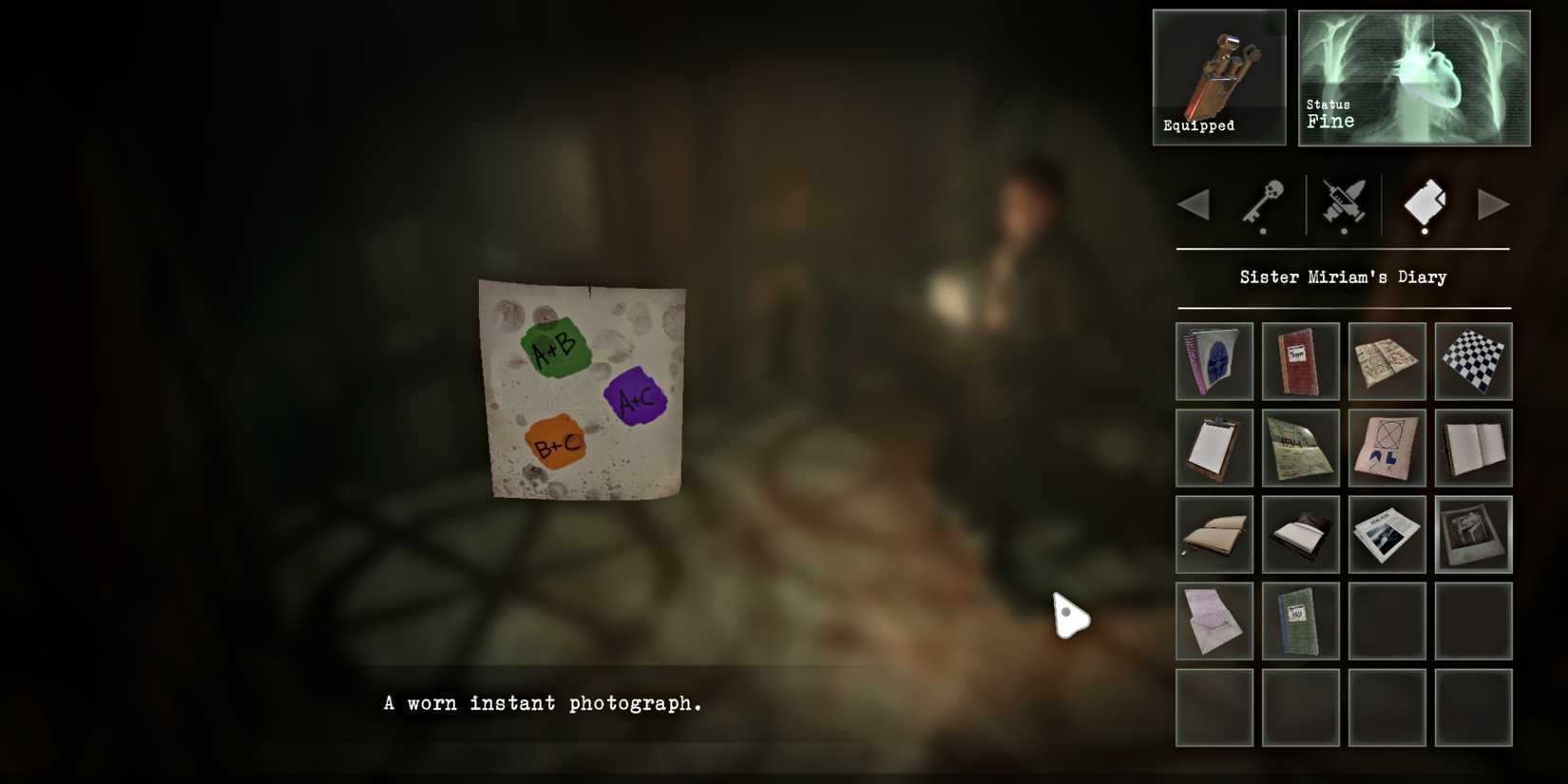Open the newspaper item
Screen dimensions: 1568x784
[x=1386, y=534]
